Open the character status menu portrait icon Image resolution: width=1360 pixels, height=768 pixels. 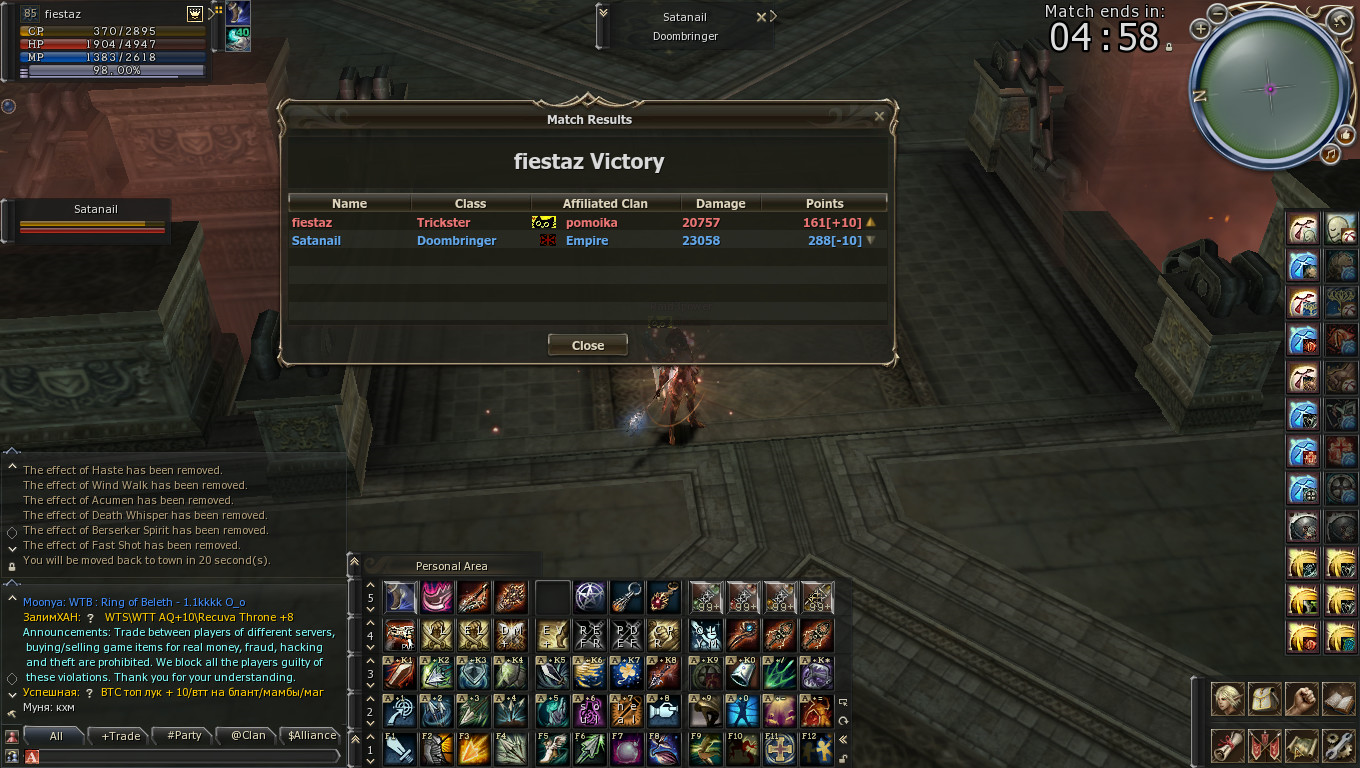coord(1228,700)
